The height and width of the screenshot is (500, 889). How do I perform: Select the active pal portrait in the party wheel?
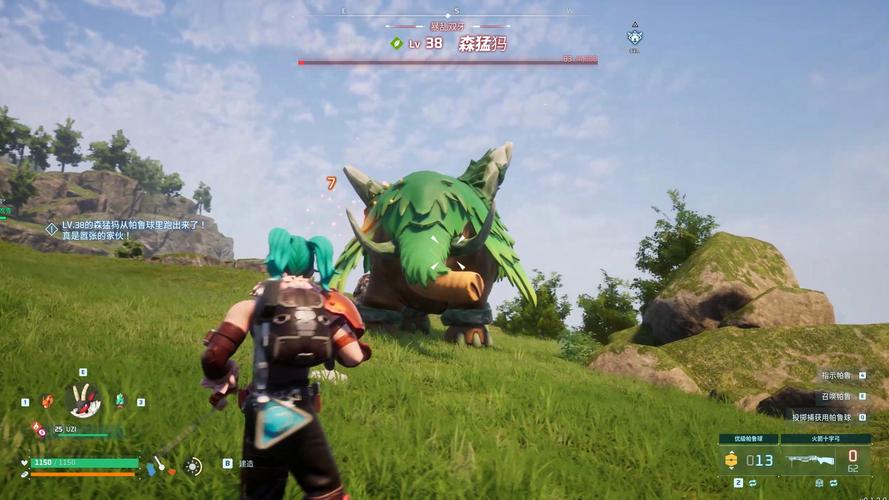(x=83, y=400)
